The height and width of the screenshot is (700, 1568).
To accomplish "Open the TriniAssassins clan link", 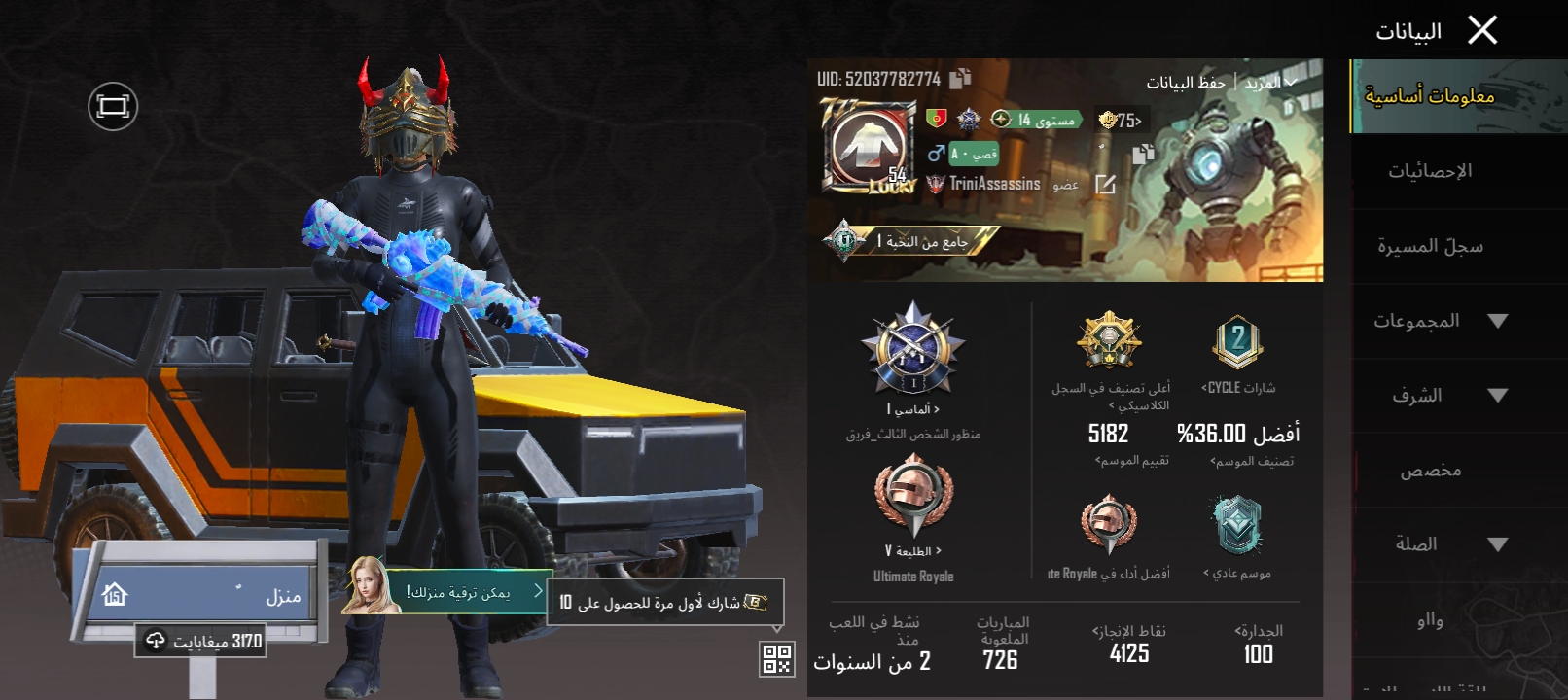I will click(x=993, y=184).
